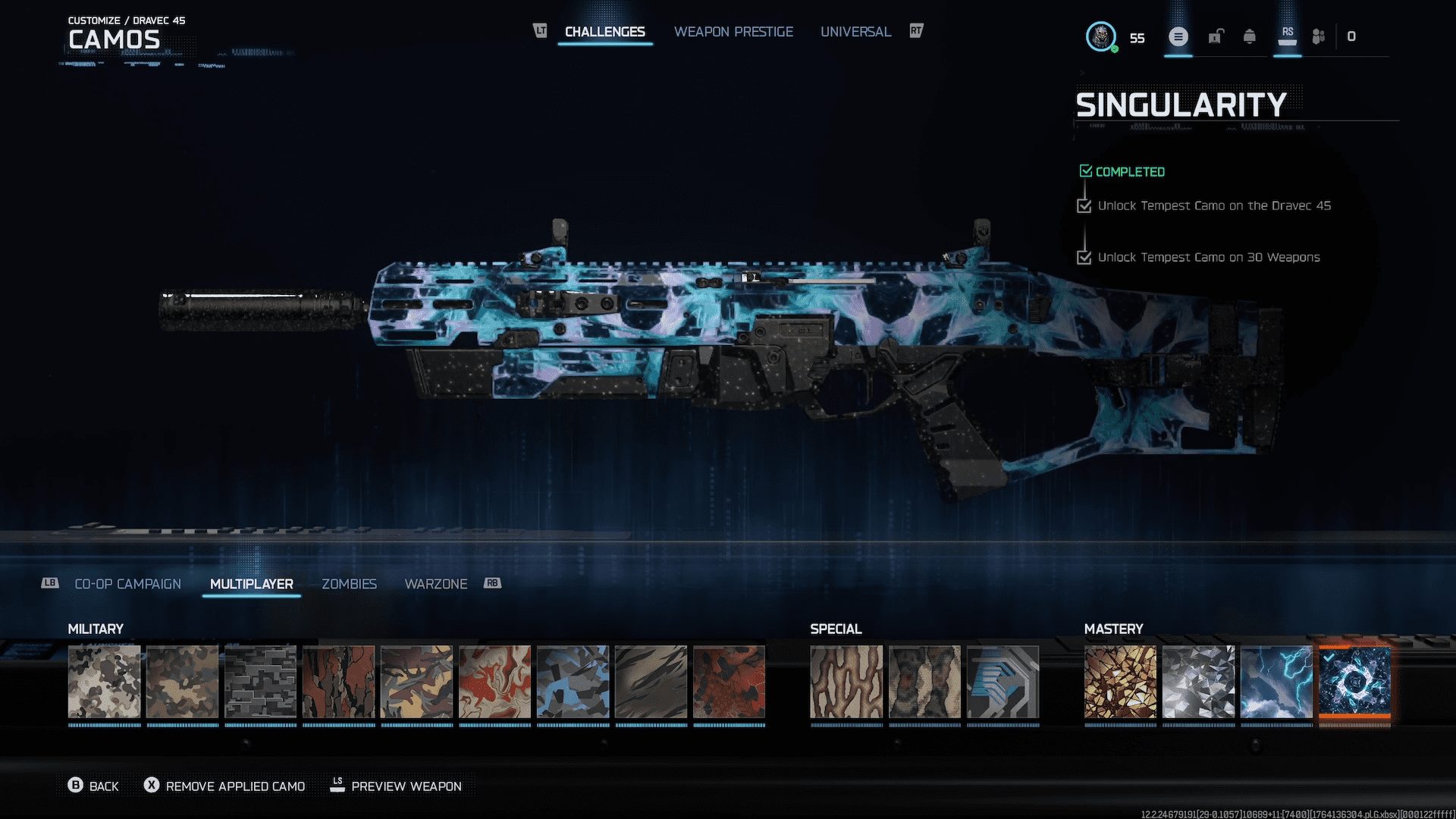Switch to the Weapon Prestige tab
1456x819 pixels.
coord(733,31)
